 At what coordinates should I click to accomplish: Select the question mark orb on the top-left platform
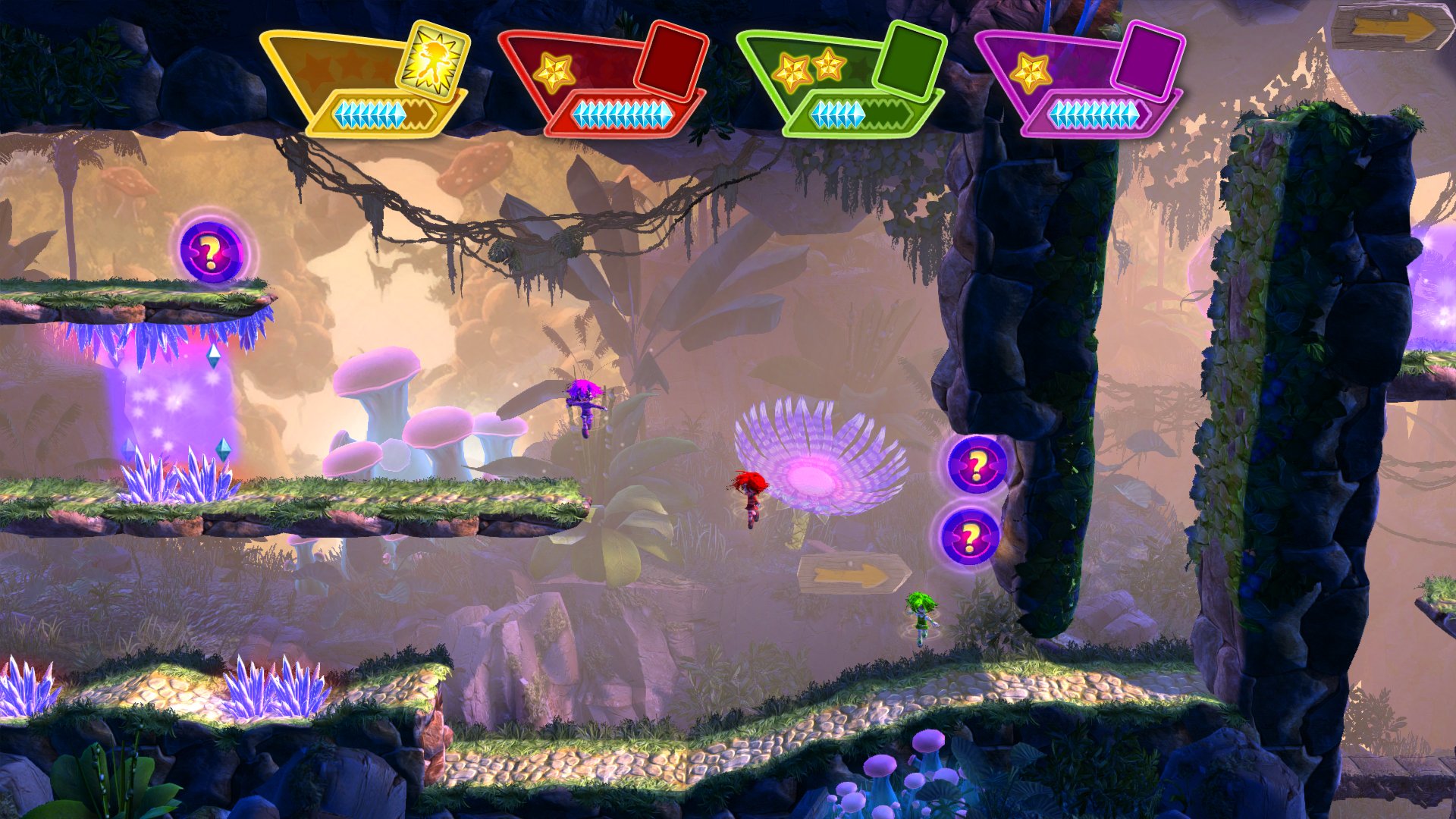pyautogui.click(x=210, y=253)
